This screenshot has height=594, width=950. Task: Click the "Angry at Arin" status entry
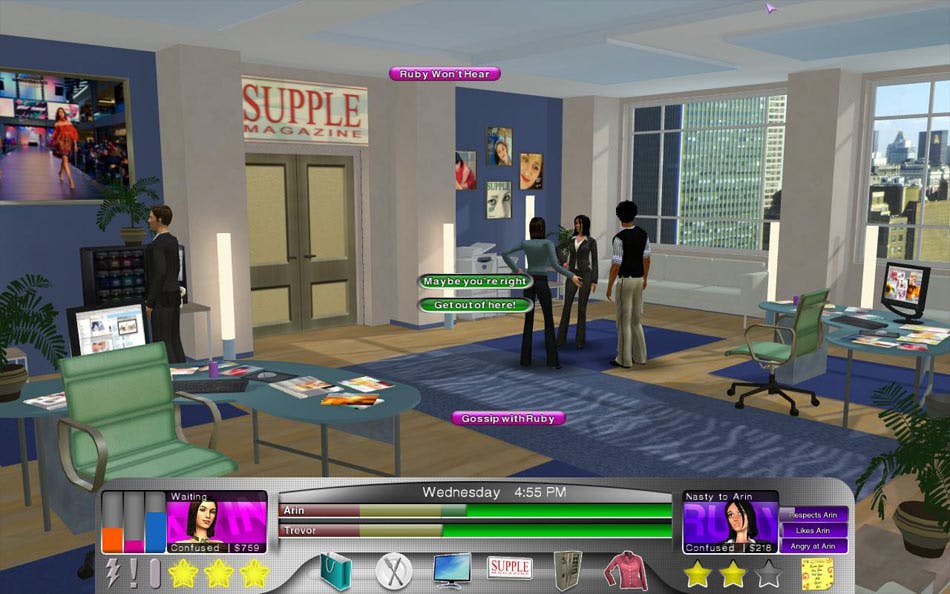point(814,546)
